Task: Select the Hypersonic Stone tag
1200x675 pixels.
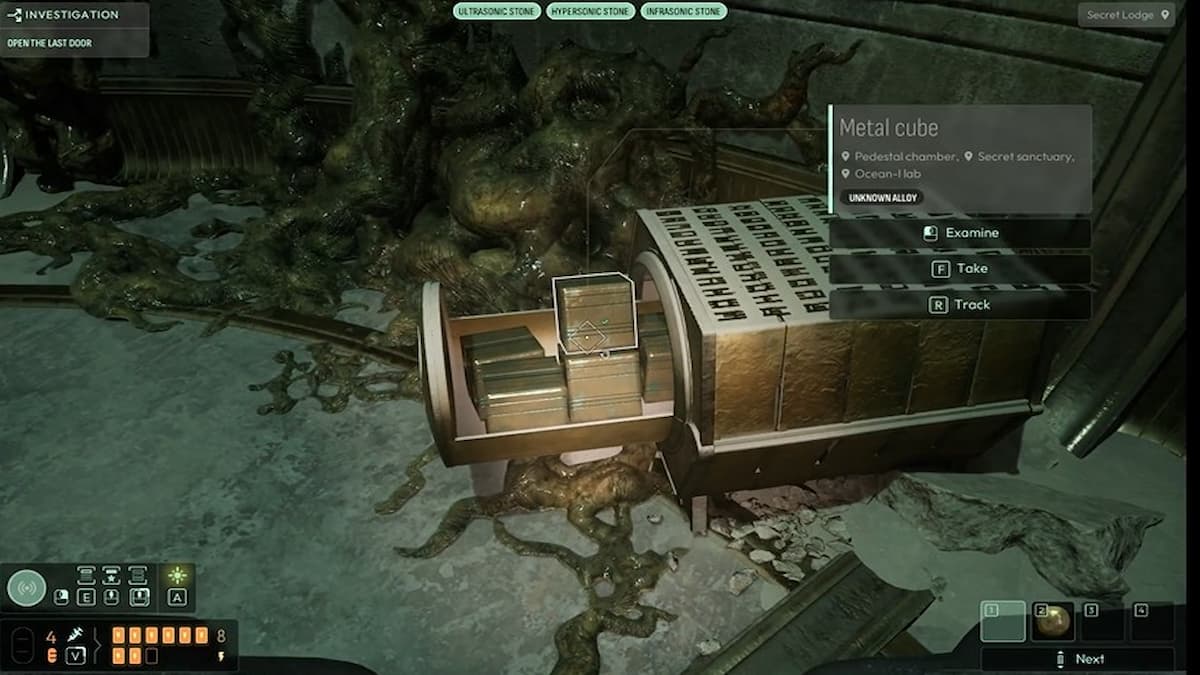Action: [589, 12]
